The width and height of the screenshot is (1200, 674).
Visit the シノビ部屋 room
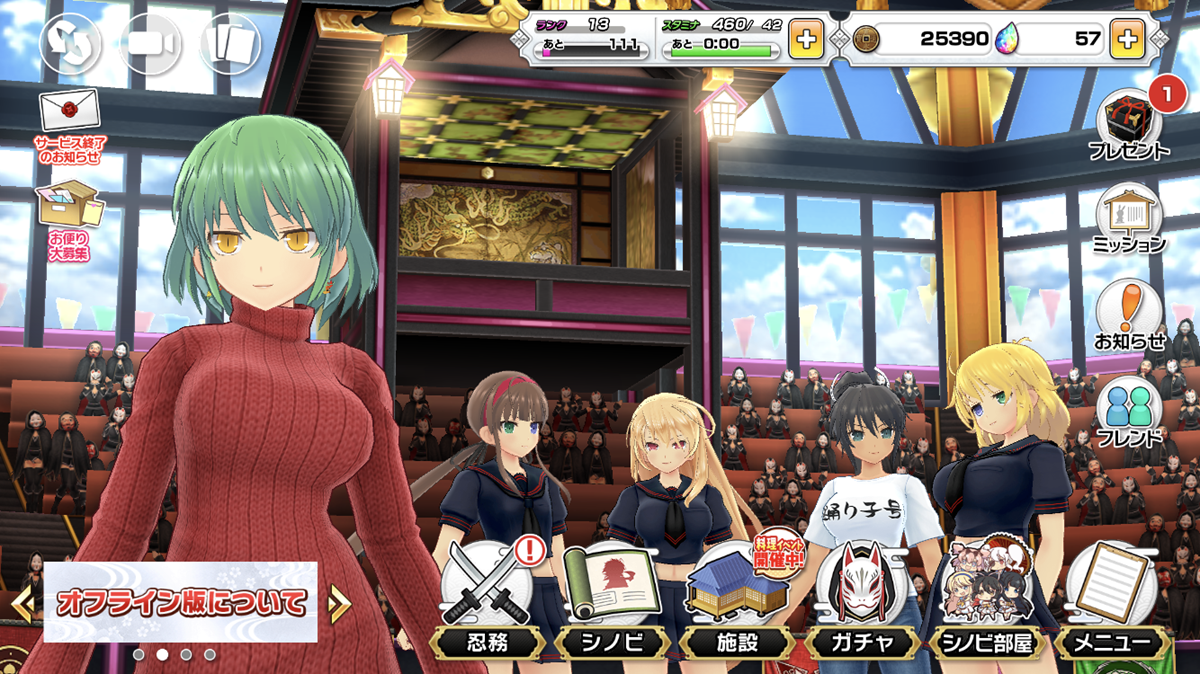click(986, 598)
